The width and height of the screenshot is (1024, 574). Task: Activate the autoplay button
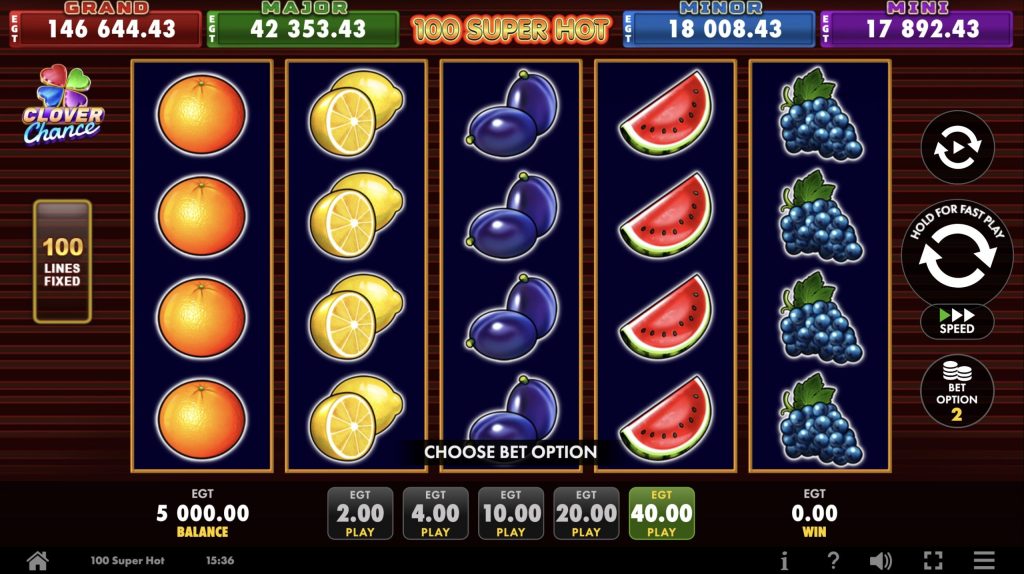957,148
